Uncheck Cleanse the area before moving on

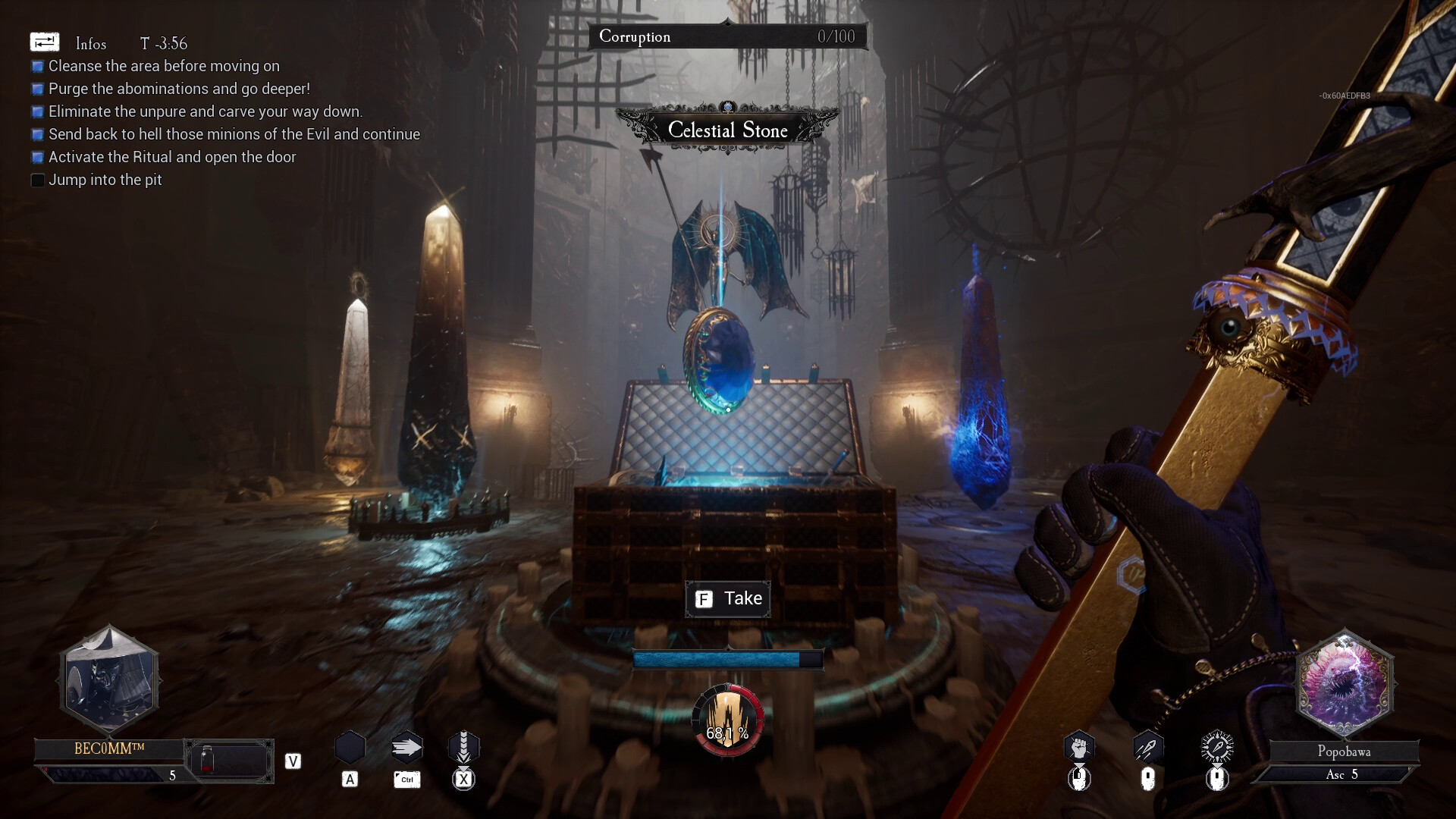coord(37,66)
